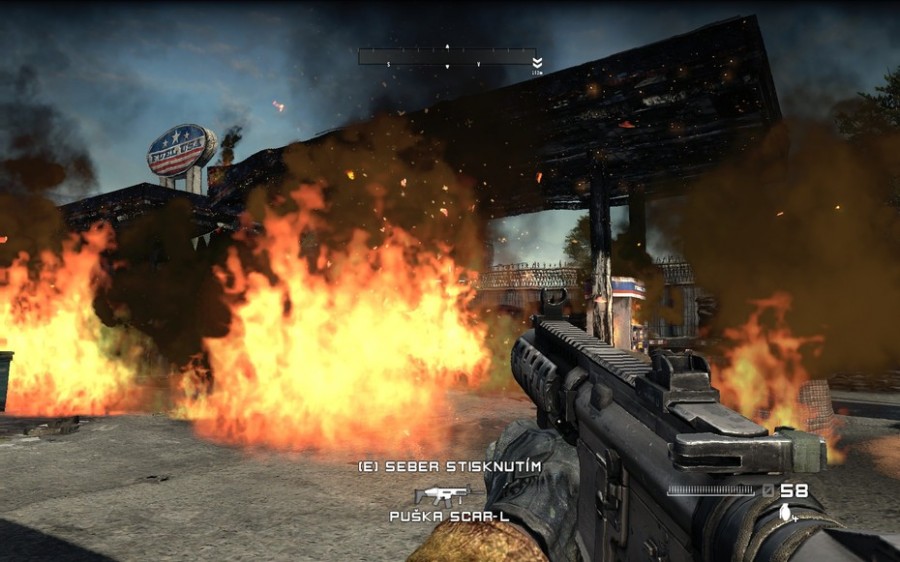Click the frag grenade icon
Viewport: 900px width, 562px height.
tap(786, 512)
